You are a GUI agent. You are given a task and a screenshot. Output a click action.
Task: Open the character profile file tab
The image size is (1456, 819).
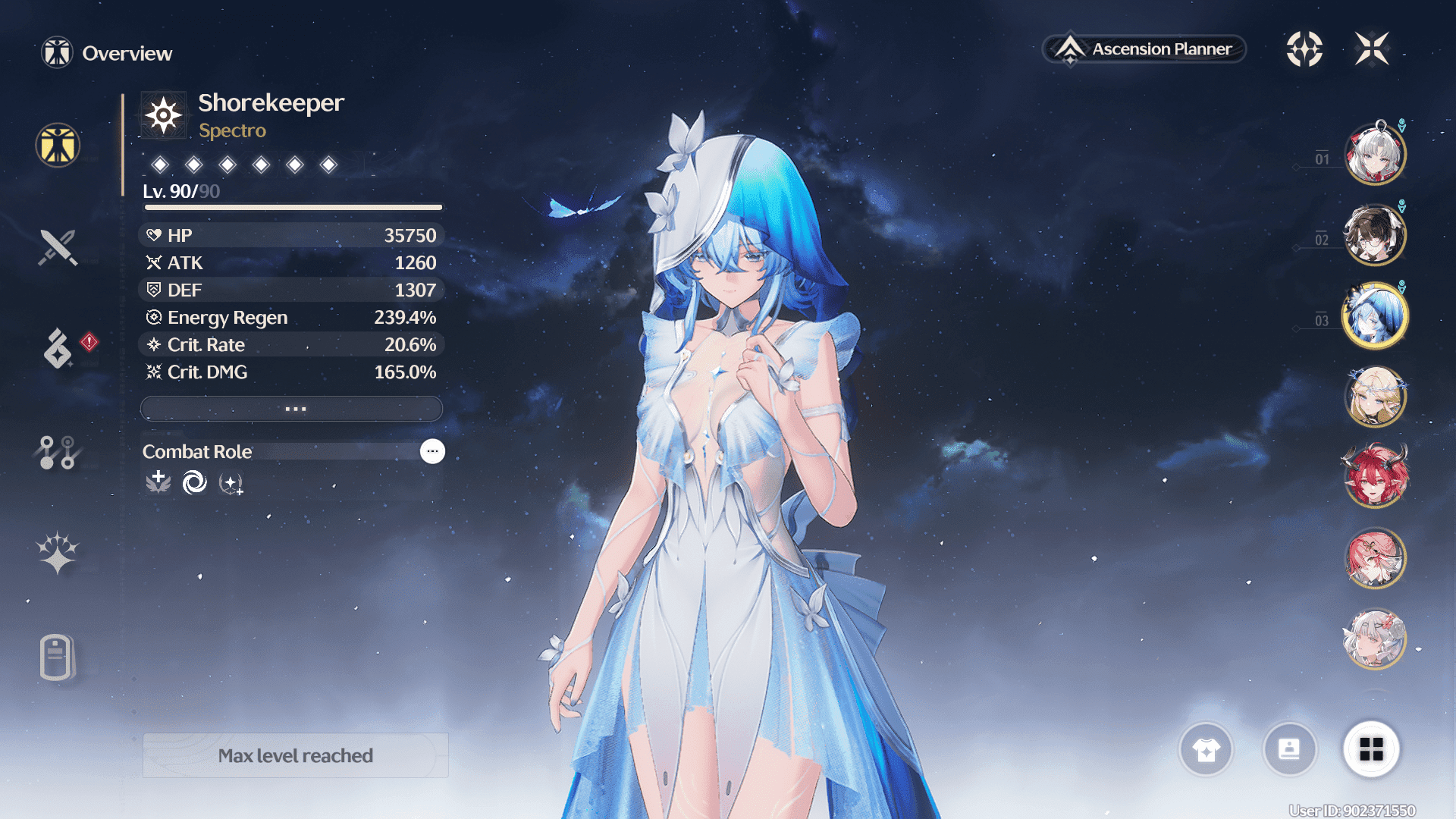tap(56, 657)
